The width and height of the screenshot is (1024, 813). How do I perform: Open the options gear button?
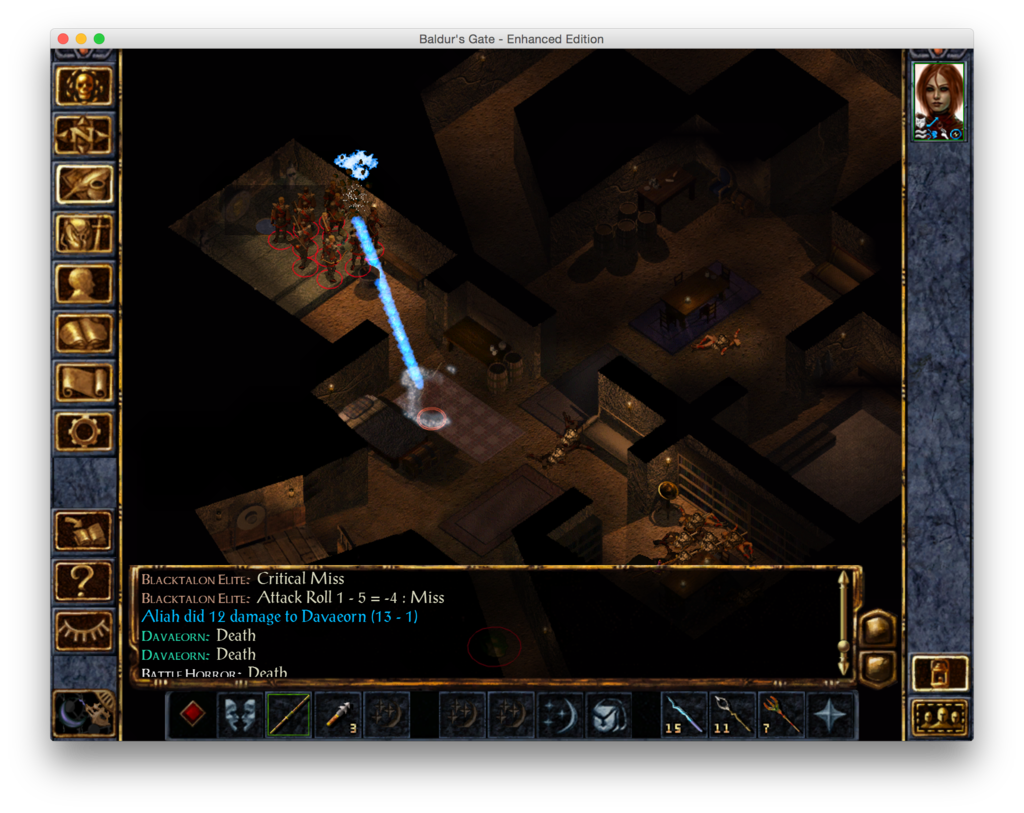(84, 431)
